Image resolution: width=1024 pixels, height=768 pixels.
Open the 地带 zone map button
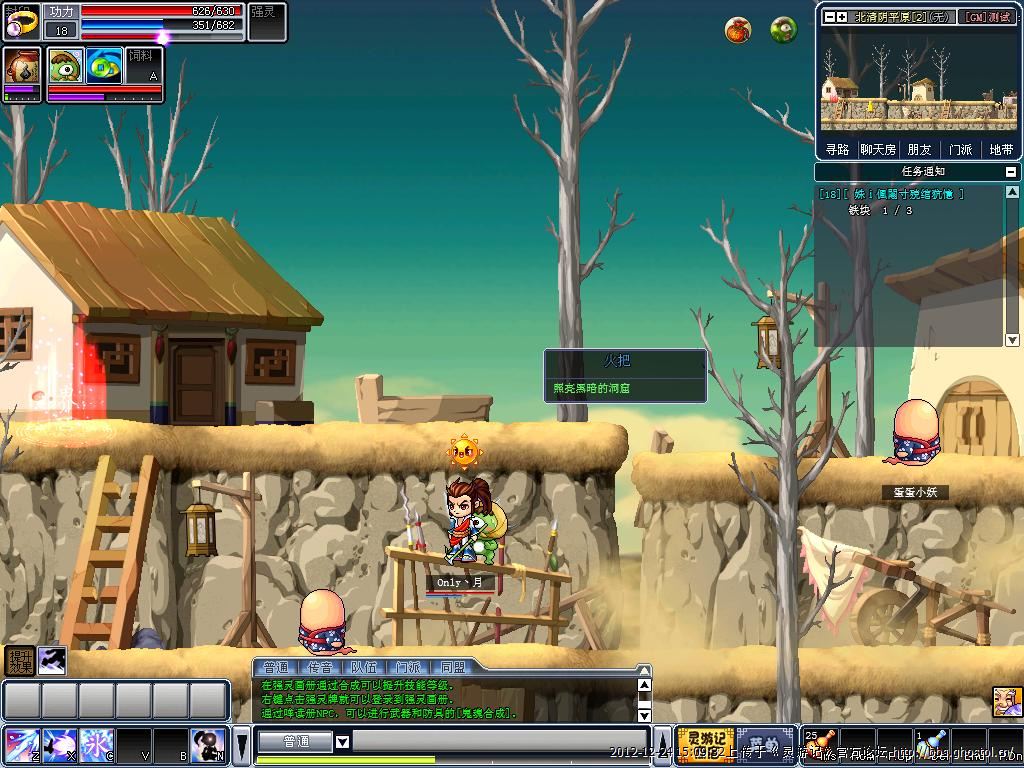pyautogui.click(x=1001, y=149)
